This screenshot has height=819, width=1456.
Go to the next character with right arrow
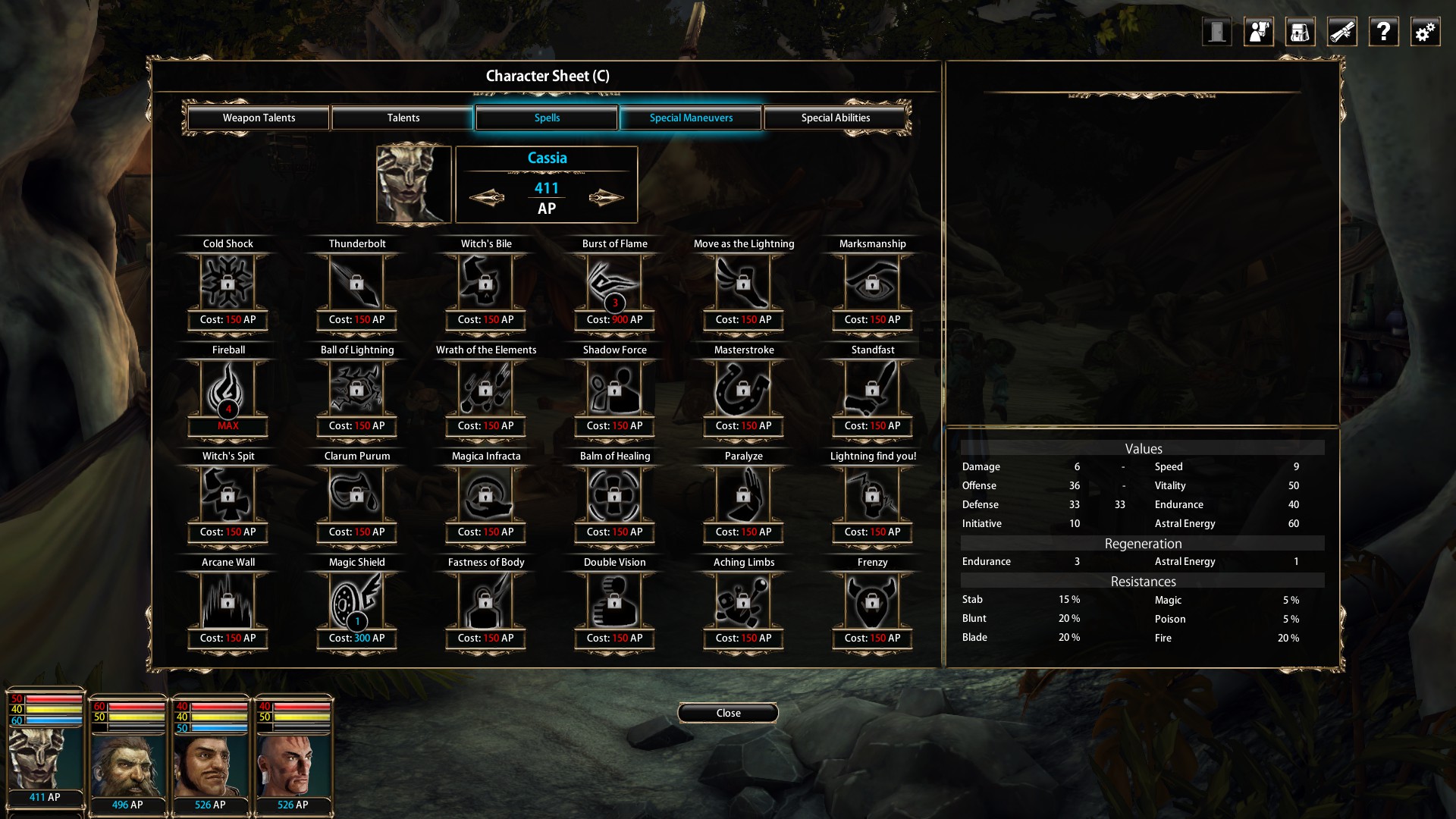[606, 198]
